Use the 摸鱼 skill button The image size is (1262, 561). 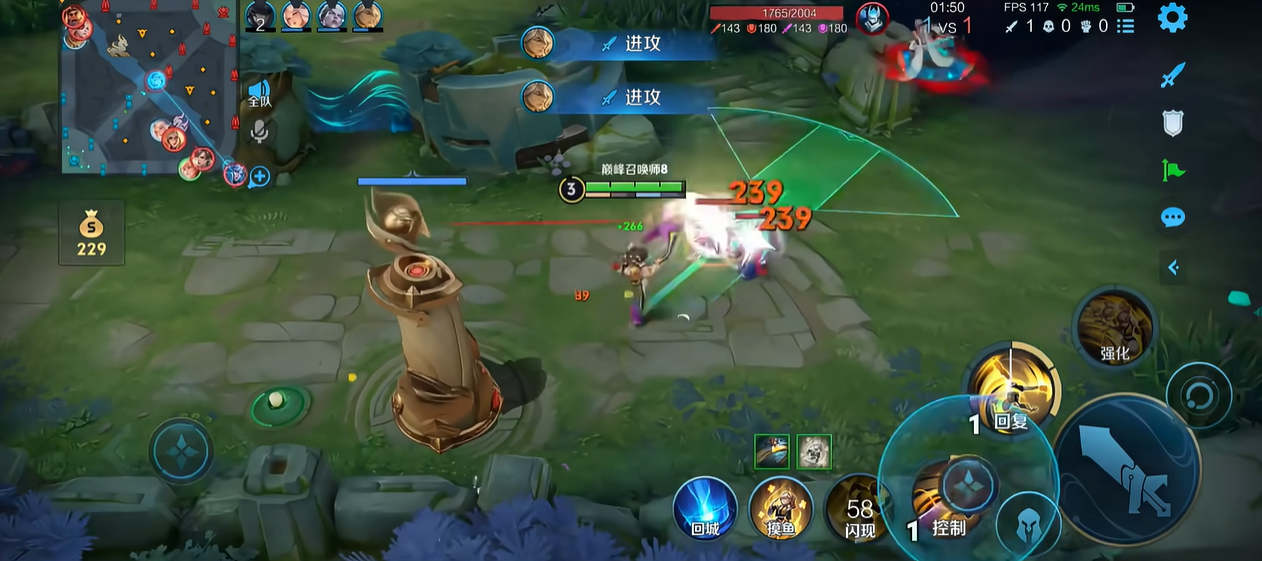(781, 508)
